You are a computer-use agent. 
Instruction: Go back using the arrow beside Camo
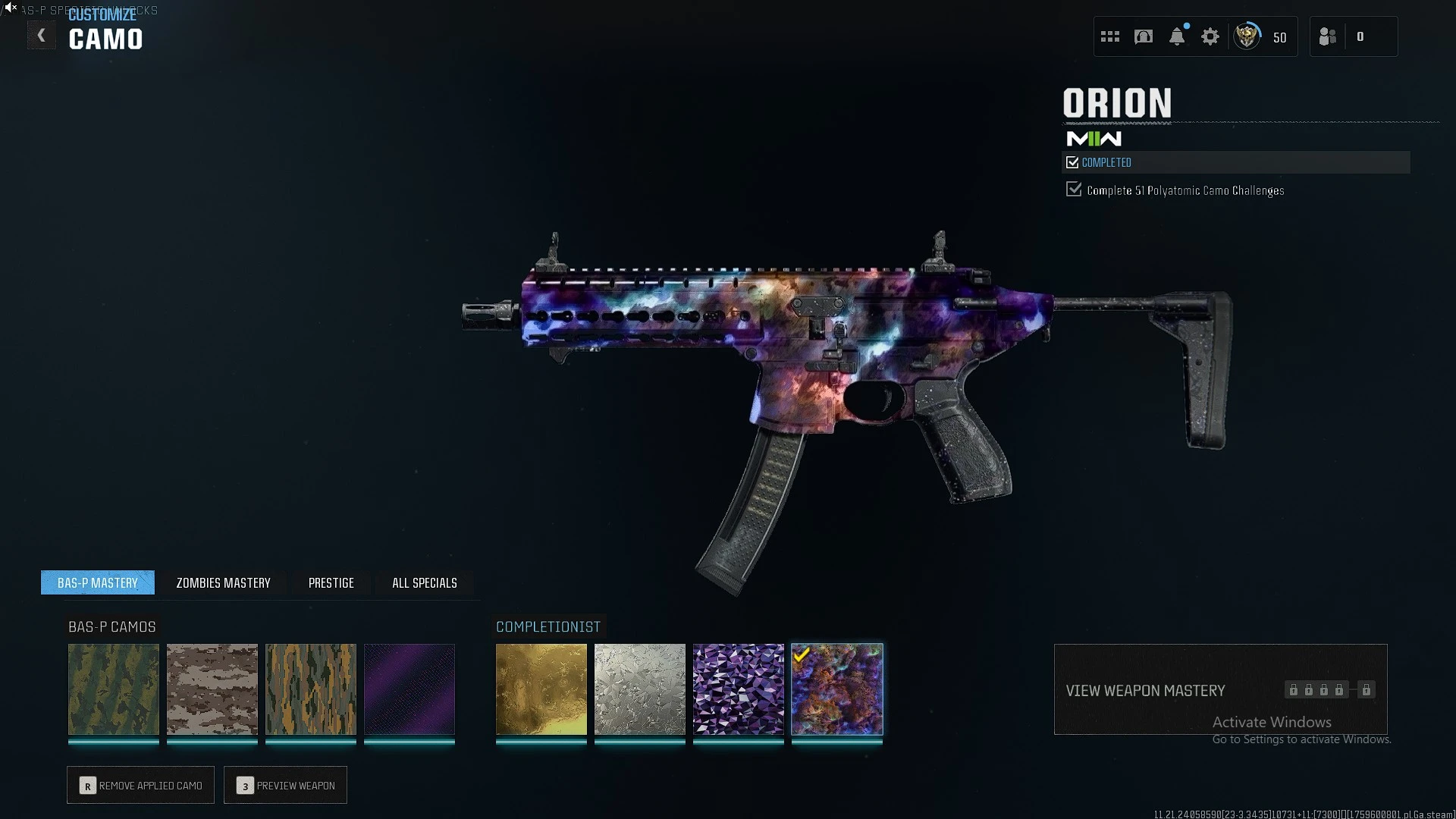pos(42,36)
